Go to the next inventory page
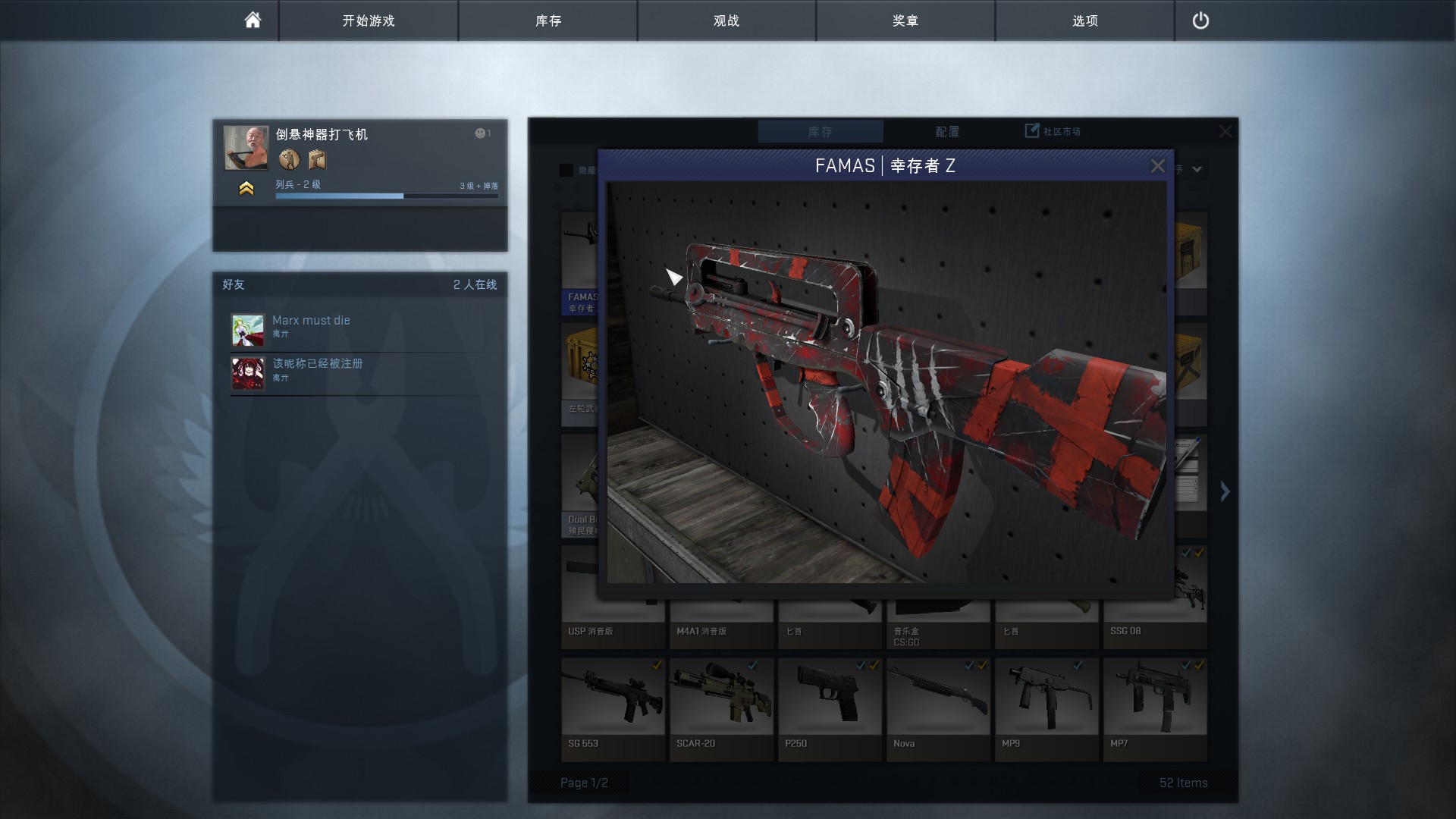Viewport: 1456px width, 819px height. pos(1225,491)
